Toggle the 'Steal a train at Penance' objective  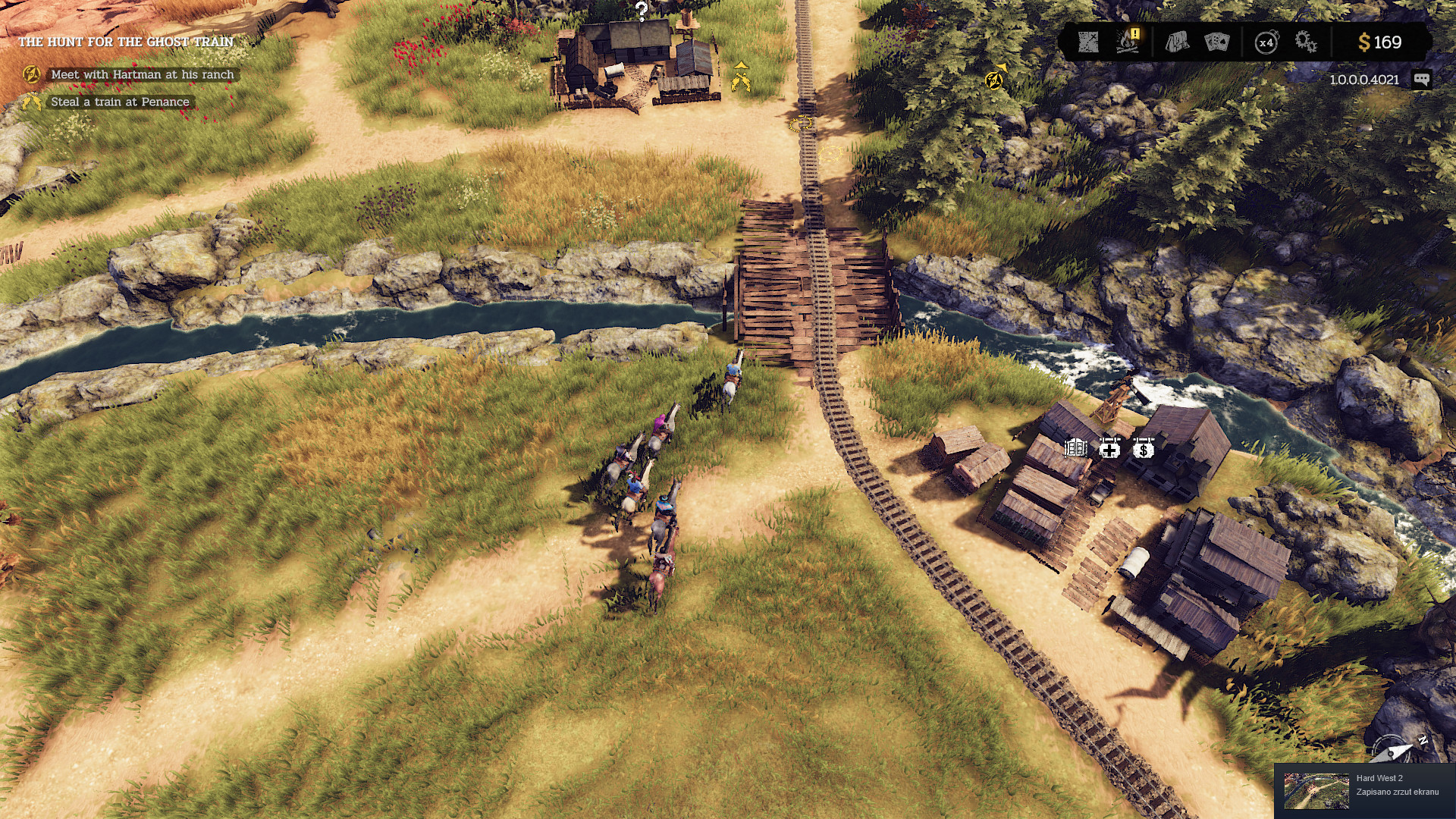pos(119,102)
